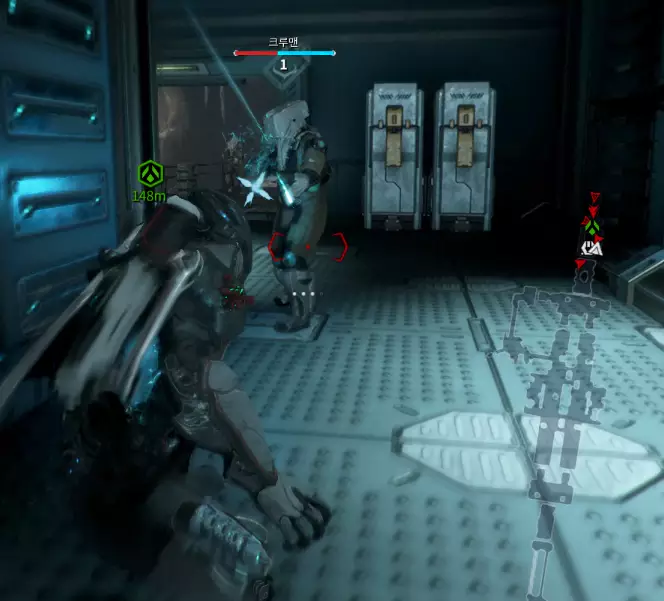Select the white loot marker icon
The height and width of the screenshot is (601, 664).
[x=592, y=246]
